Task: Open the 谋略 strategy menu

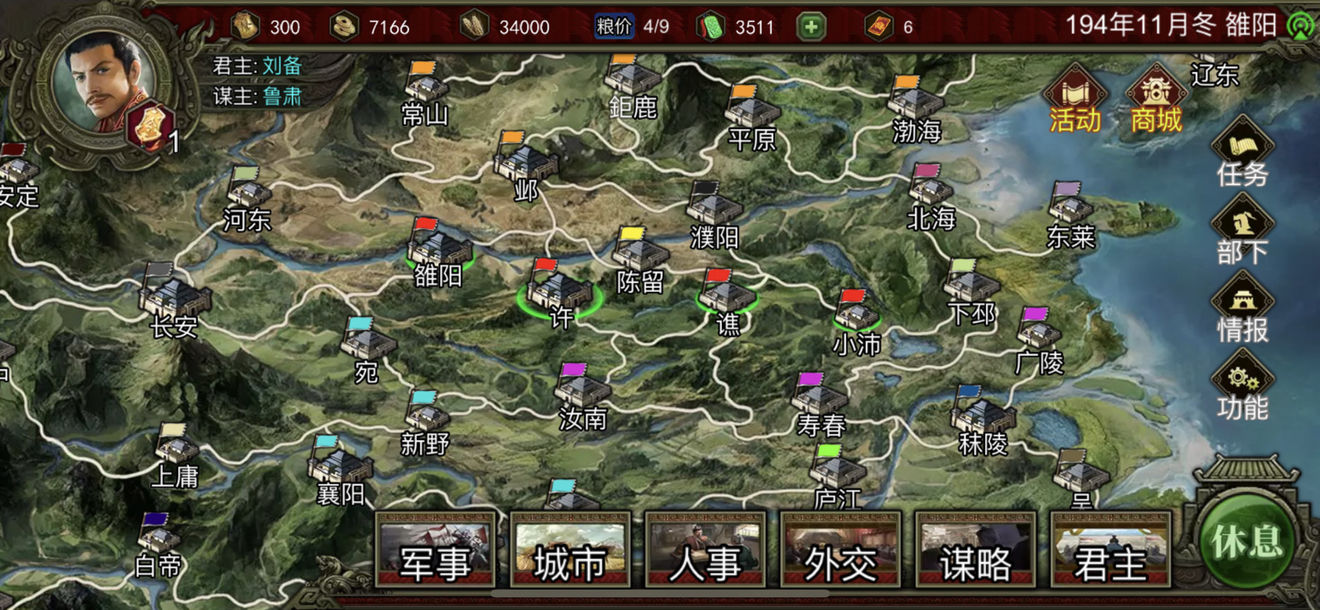Action: coord(975,550)
